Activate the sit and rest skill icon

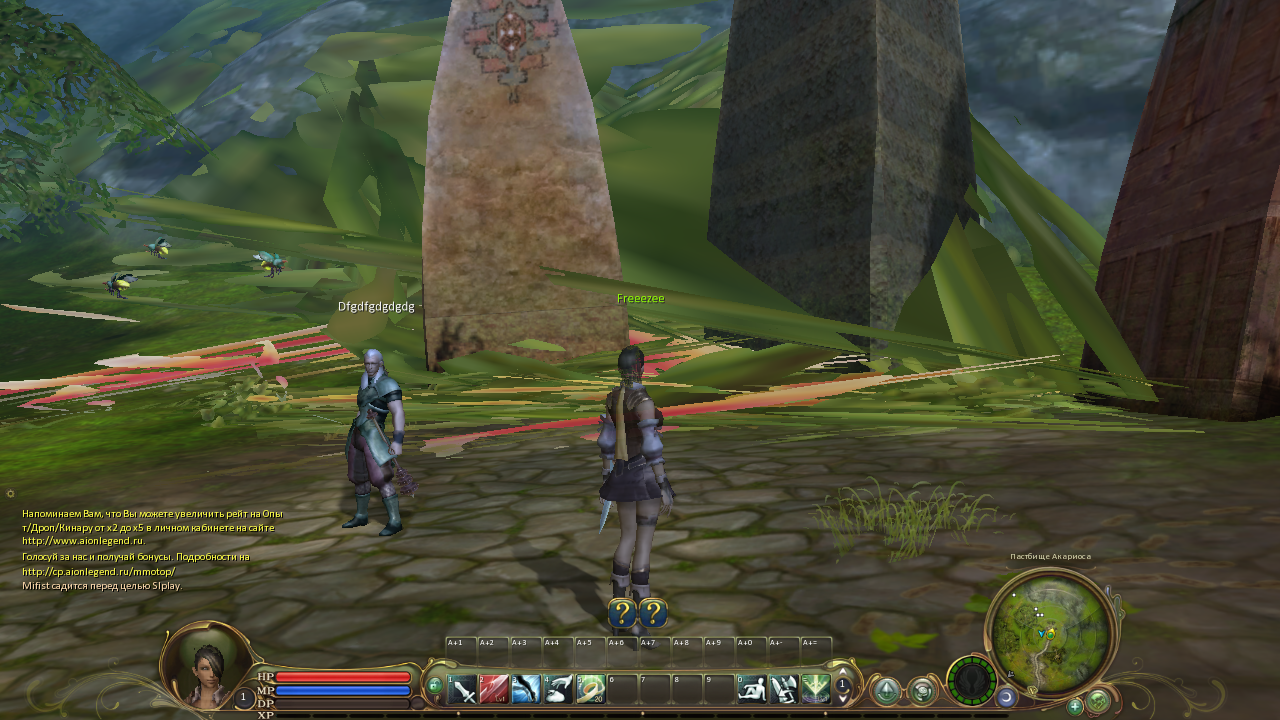(751, 689)
